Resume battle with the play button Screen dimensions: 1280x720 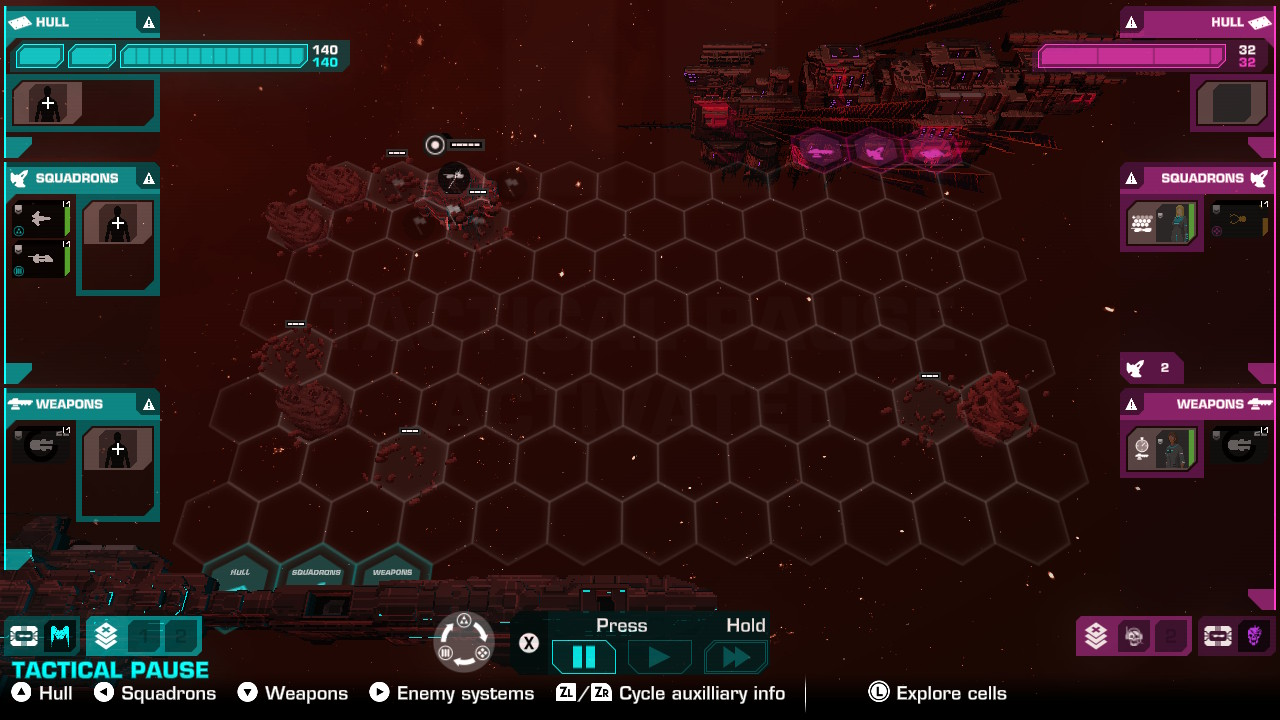pos(659,657)
